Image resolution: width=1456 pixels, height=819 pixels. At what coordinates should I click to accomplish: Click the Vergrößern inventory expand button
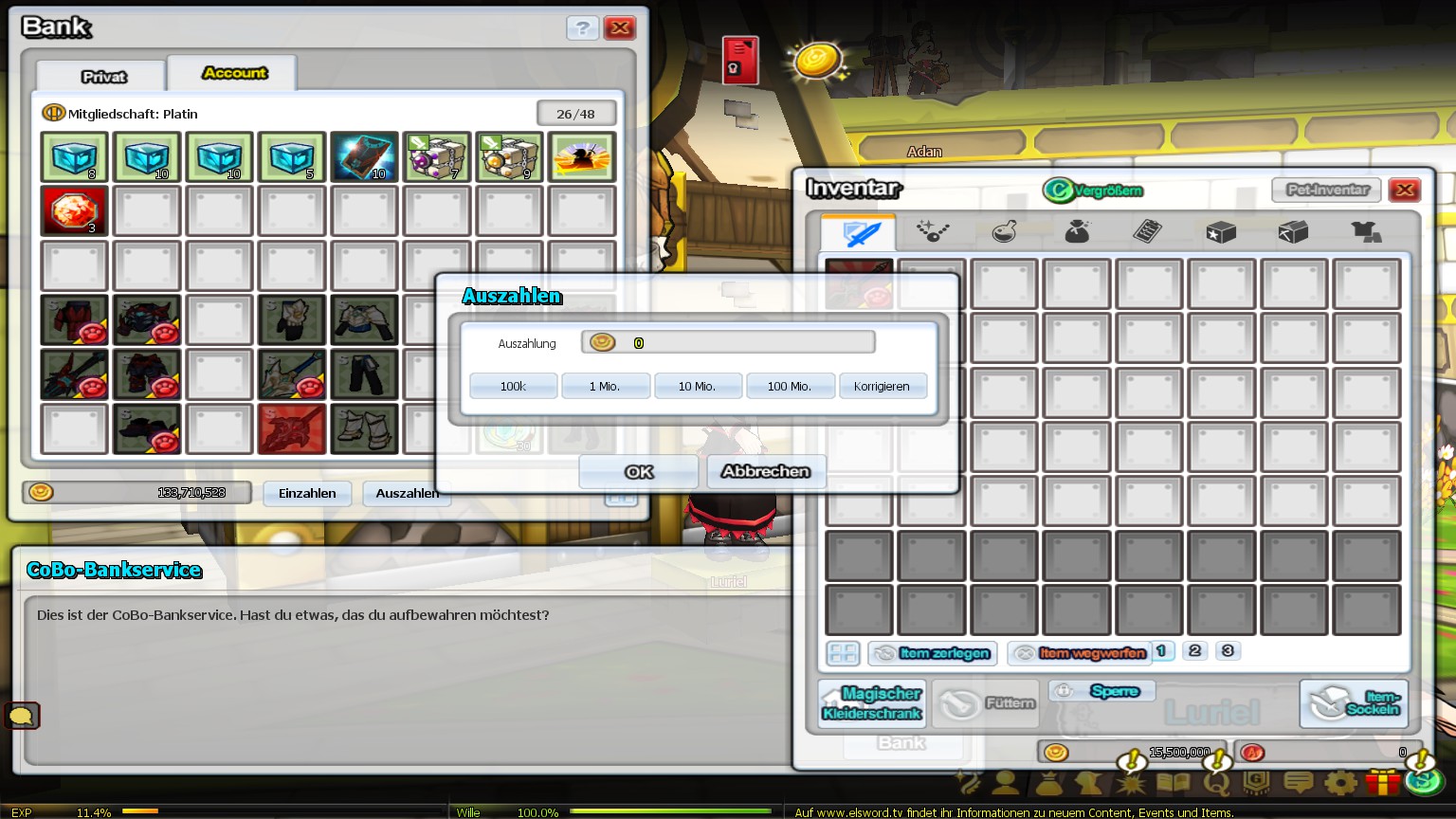[1093, 191]
